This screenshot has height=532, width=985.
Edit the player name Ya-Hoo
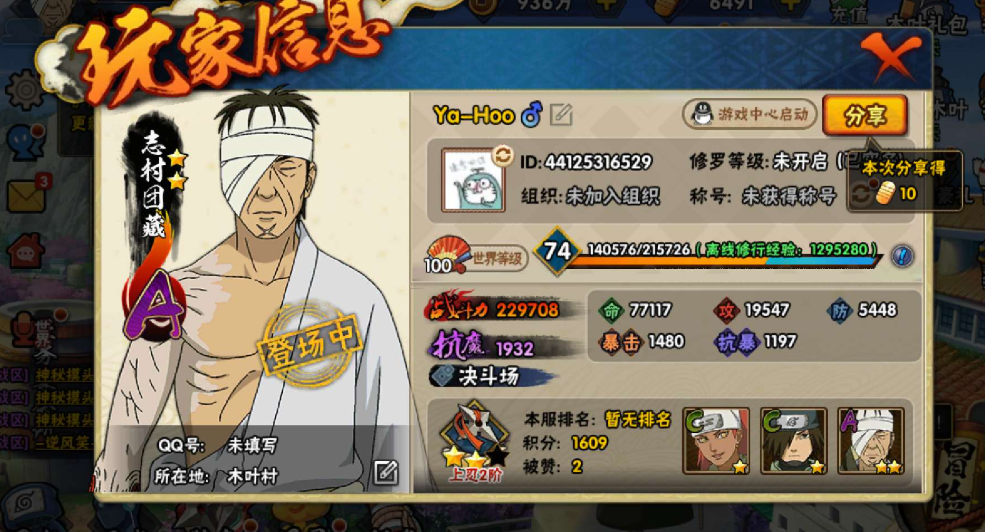pos(561,116)
